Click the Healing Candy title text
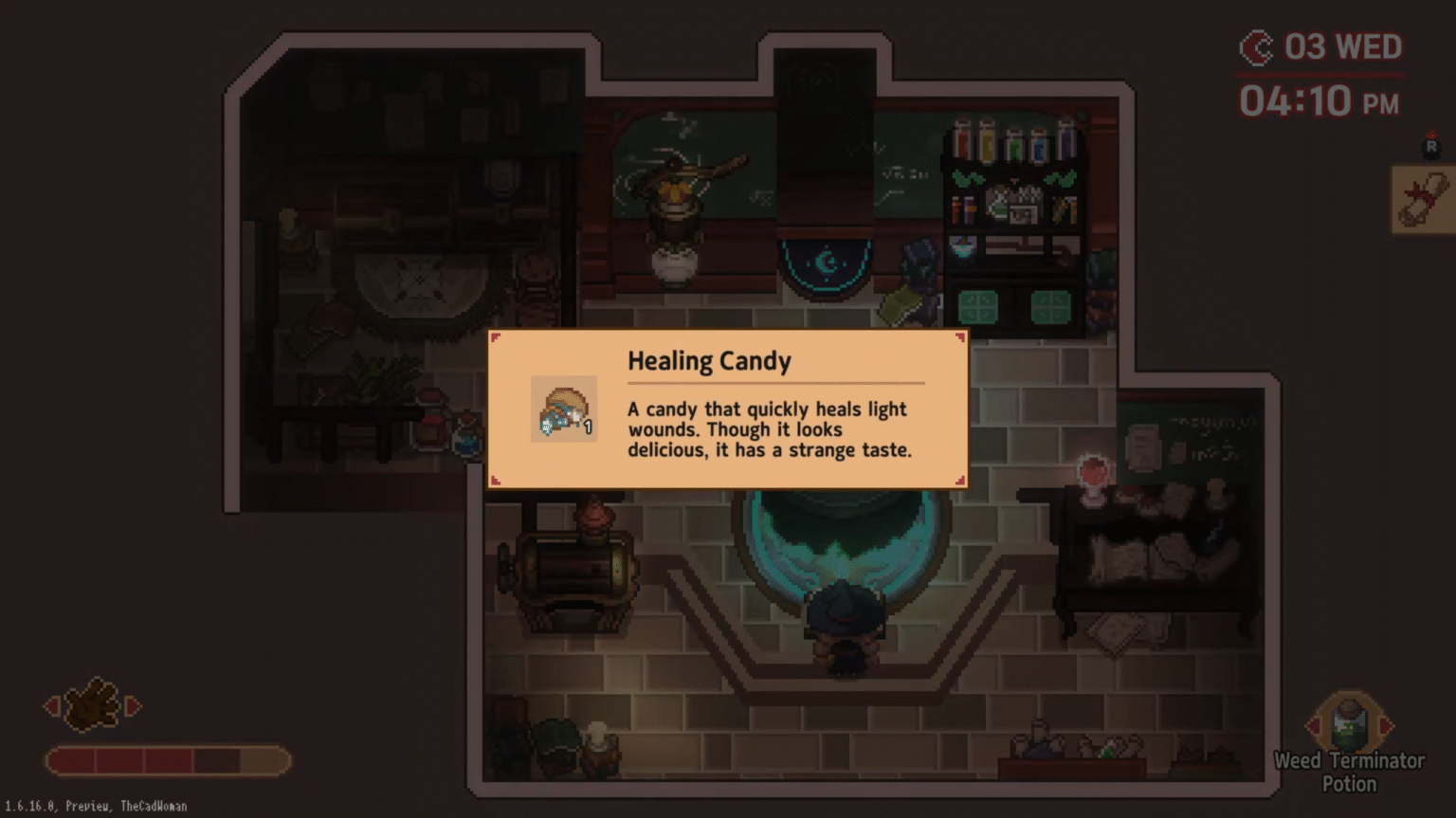The width and height of the screenshot is (1456, 818). pyautogui.click(x=709, y=361)
